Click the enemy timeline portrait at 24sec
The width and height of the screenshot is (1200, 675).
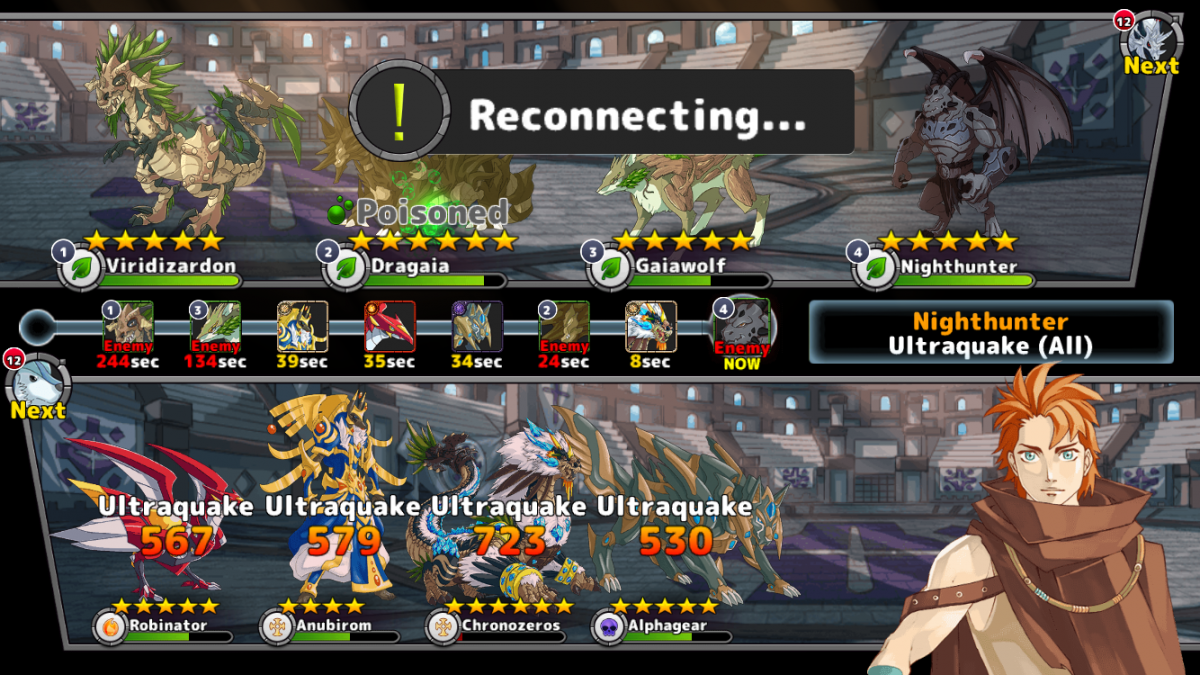pos(564,327)
